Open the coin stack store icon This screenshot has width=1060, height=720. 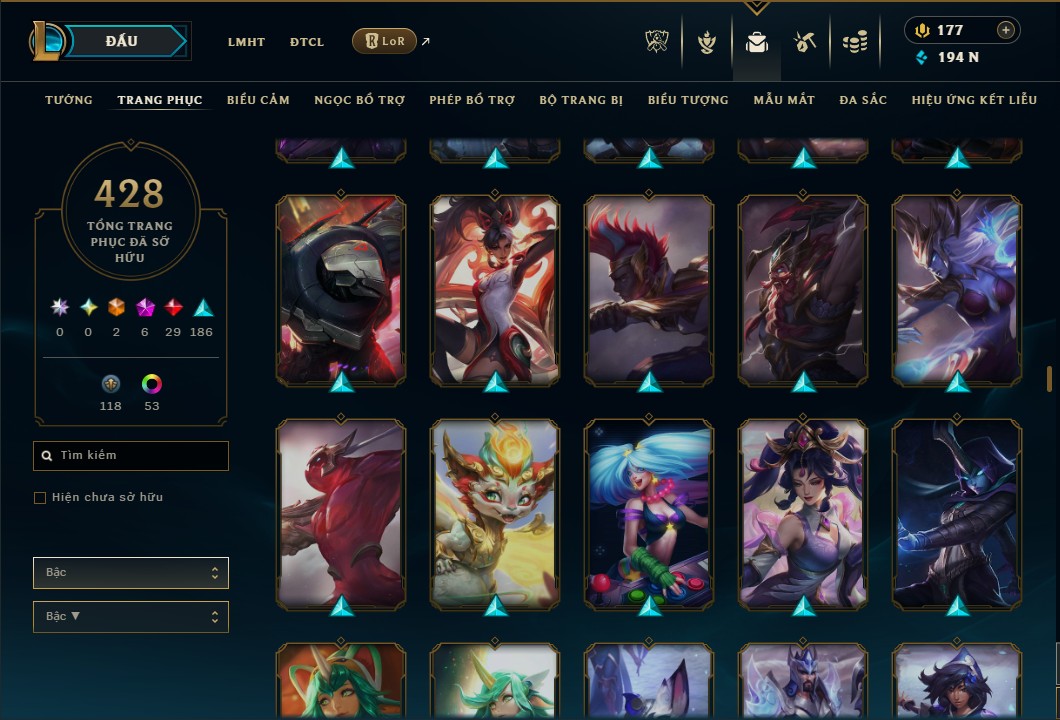pos(854,42)
